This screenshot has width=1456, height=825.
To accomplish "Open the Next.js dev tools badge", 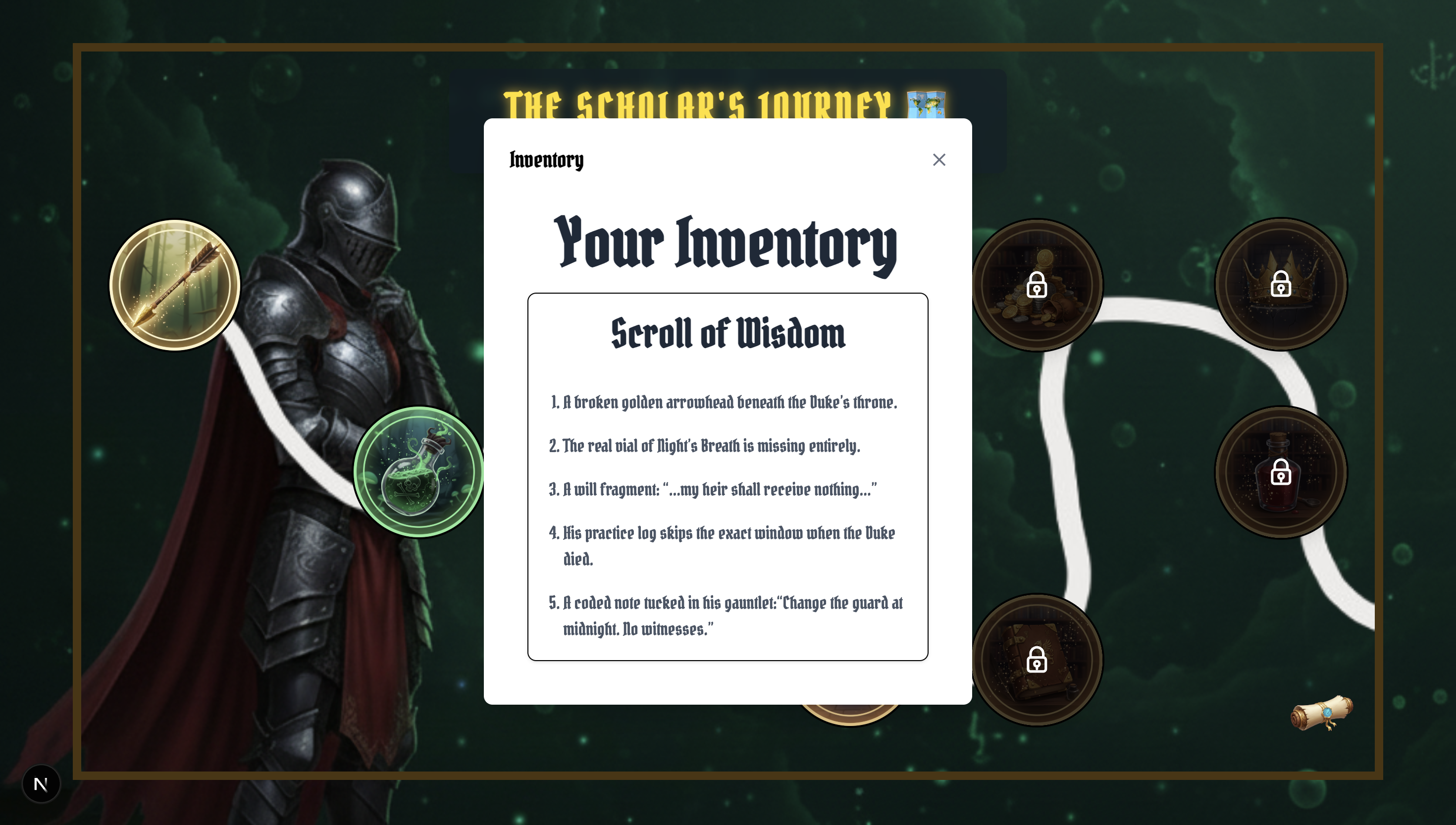I will click(x=41, y=784).
